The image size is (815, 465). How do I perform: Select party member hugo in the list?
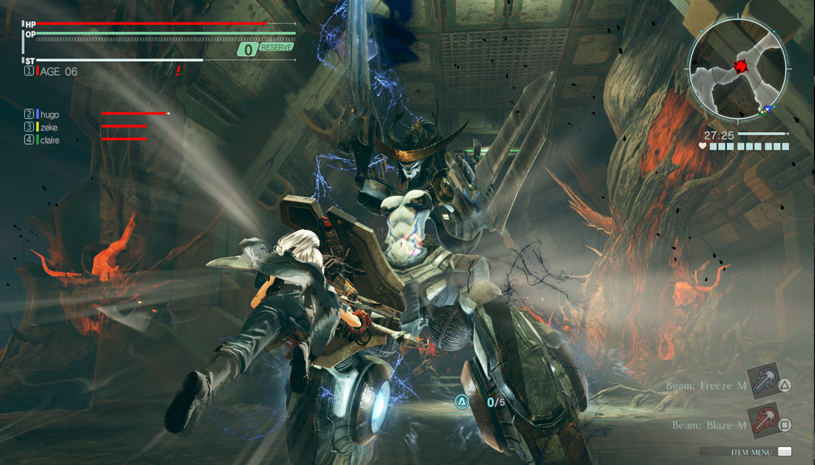tap(49, 115)
